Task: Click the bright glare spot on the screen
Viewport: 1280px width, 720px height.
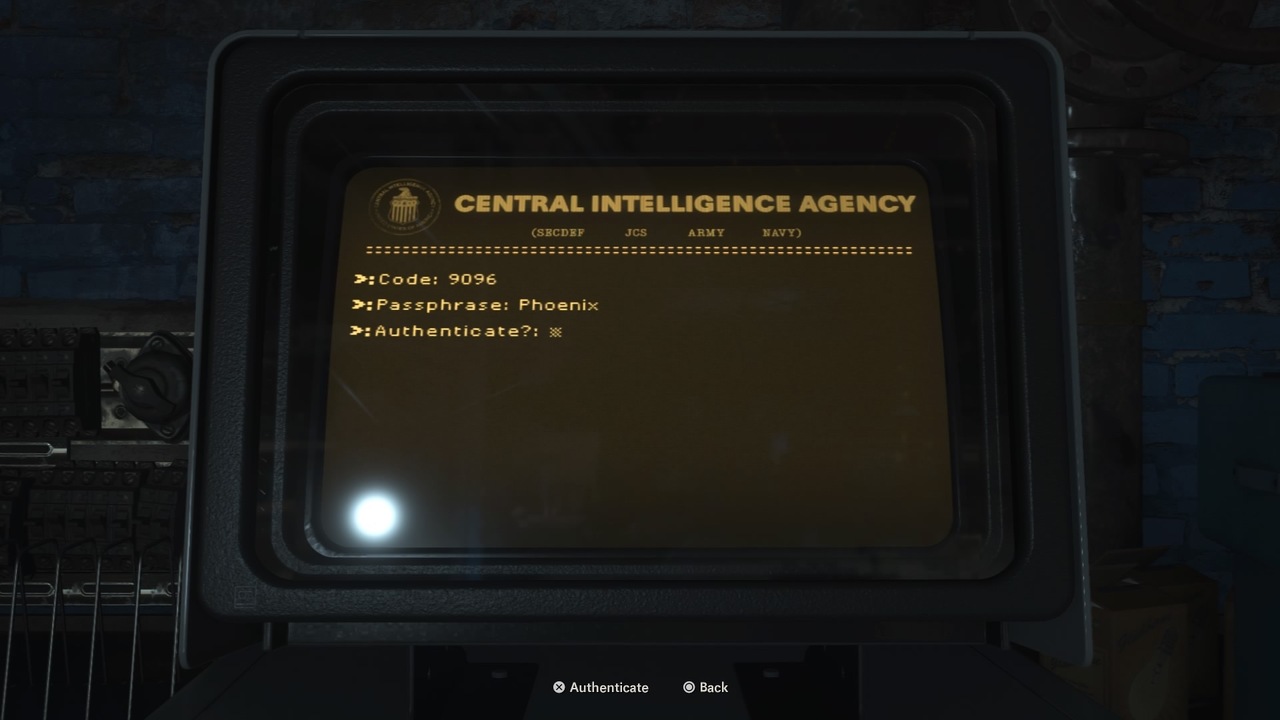Action: [375, 514]
